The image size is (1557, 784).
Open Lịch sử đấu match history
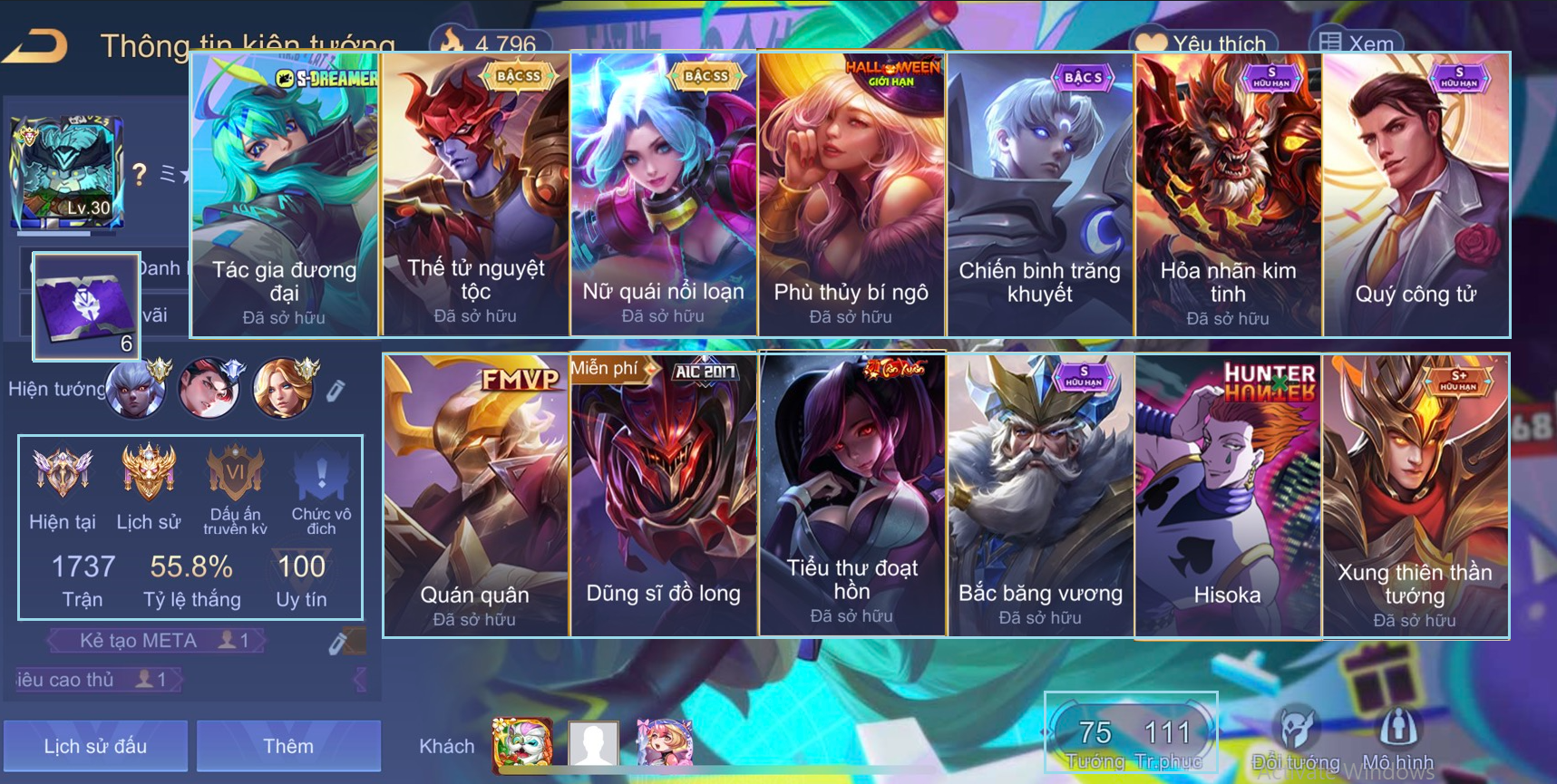click(95, 746)
